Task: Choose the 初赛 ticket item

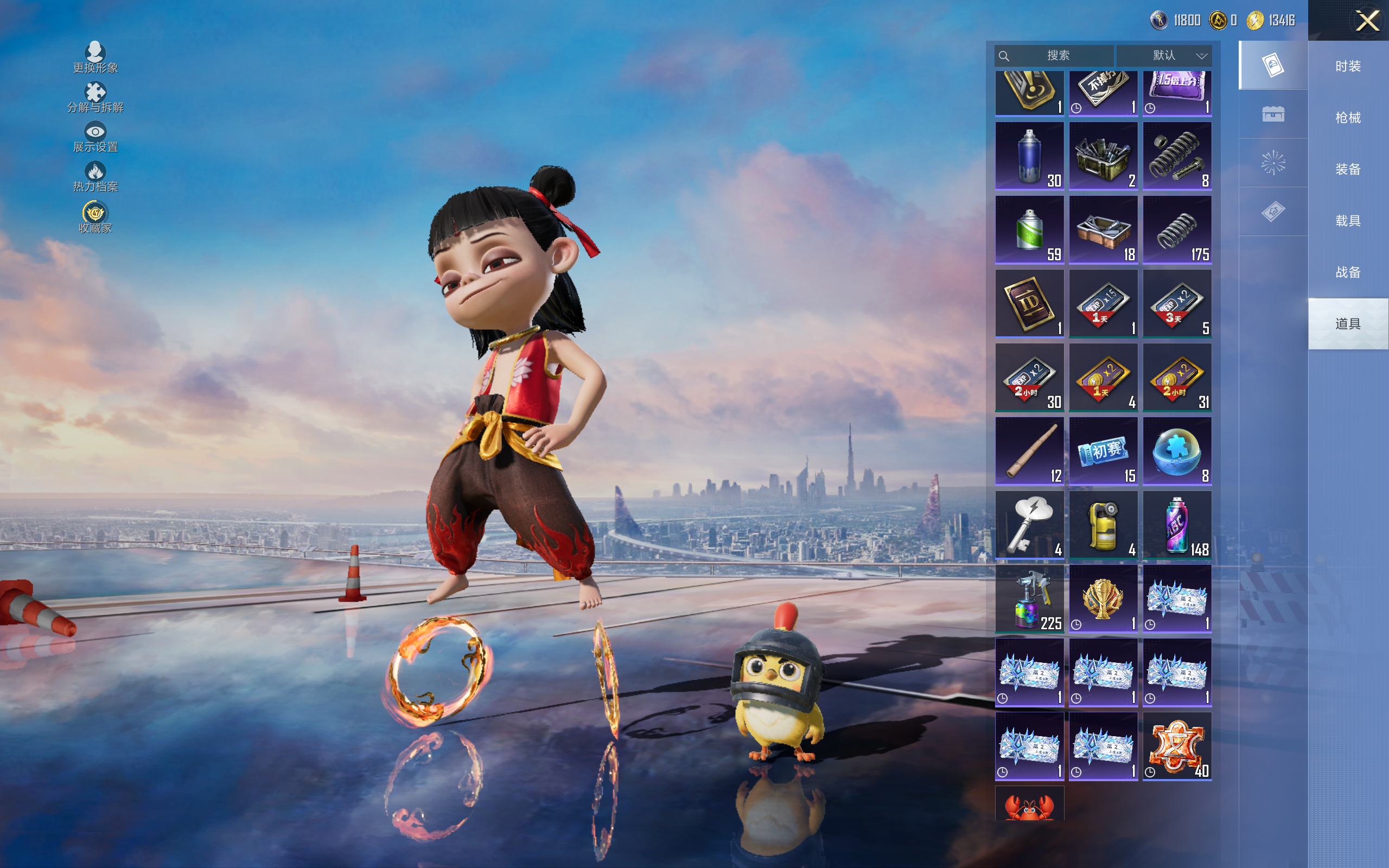Action: point(1103,451)
